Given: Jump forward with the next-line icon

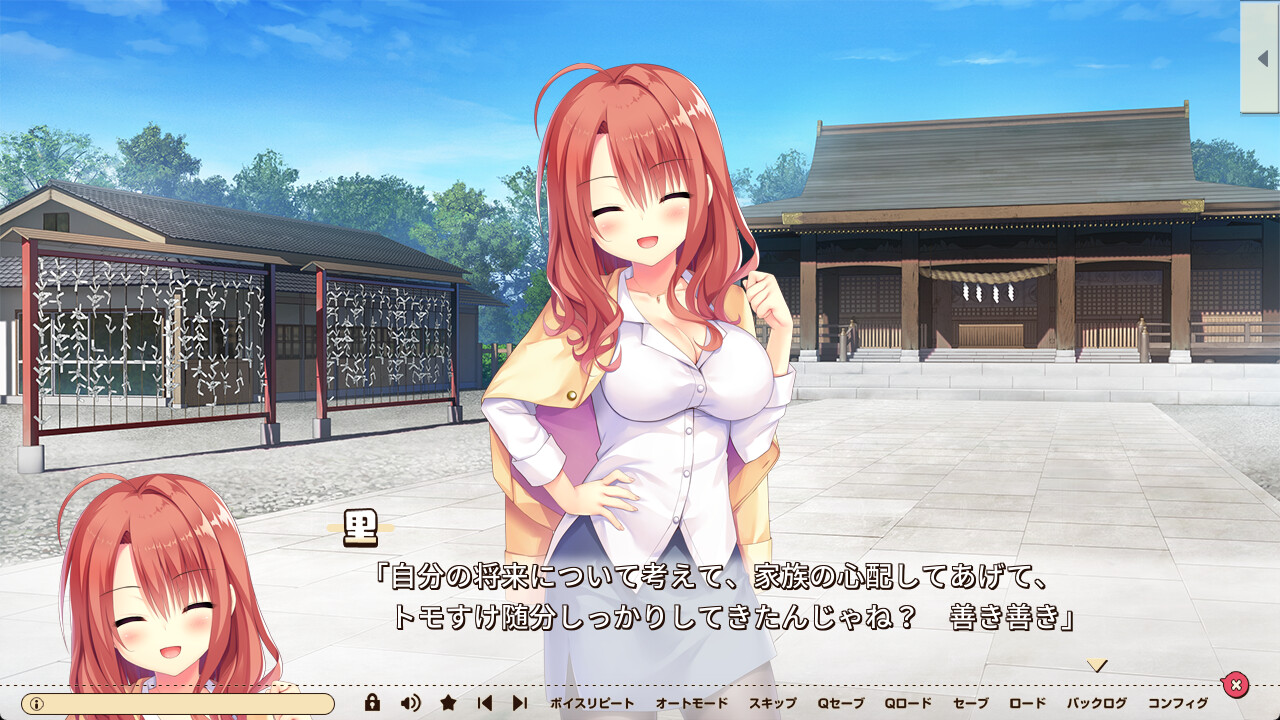Looking at the screenshot, I should tap(519, 703).
